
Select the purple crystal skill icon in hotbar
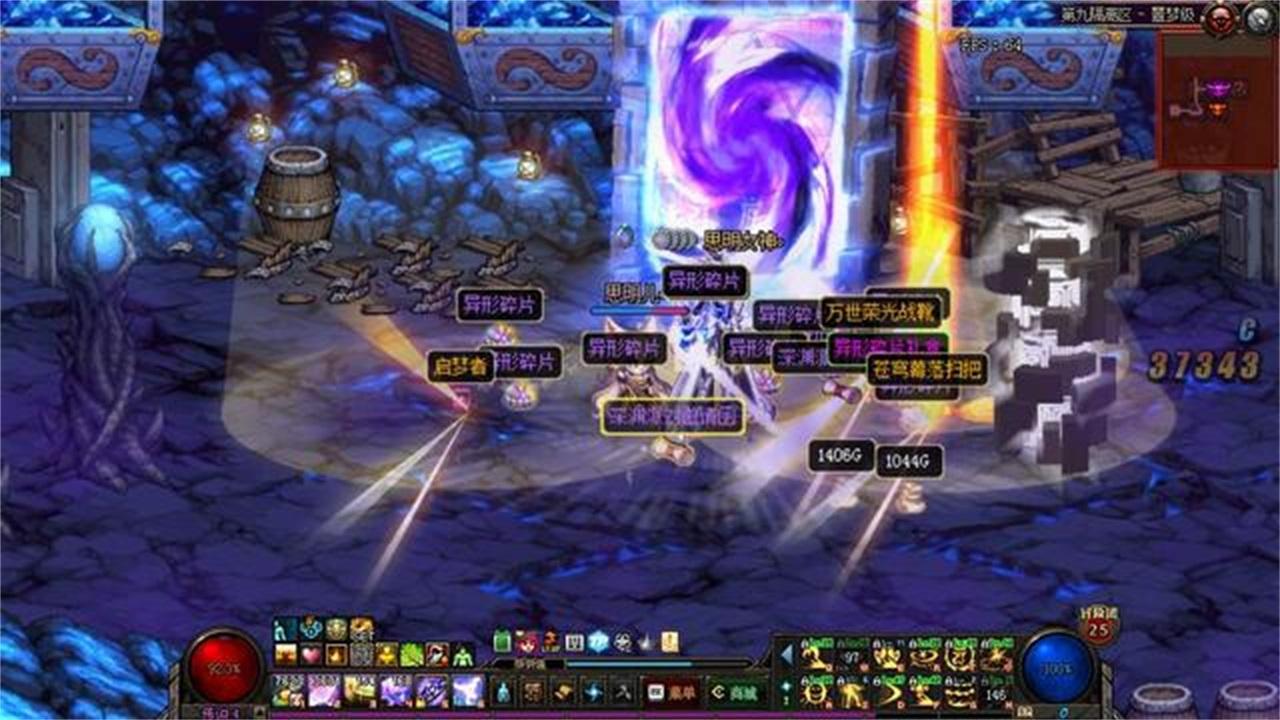pos(398,690)
